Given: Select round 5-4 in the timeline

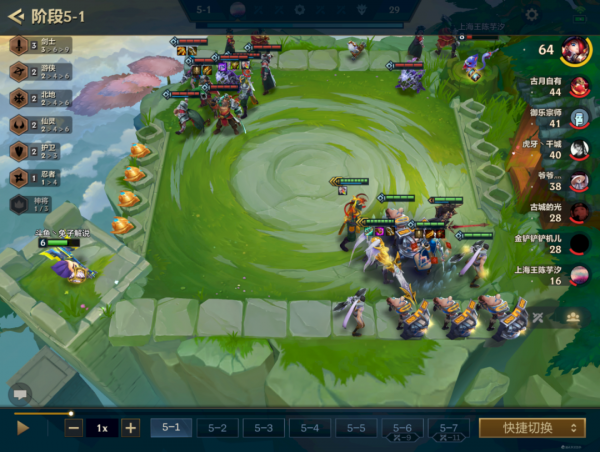Looking at the screenshot, I should coord(309,427).
